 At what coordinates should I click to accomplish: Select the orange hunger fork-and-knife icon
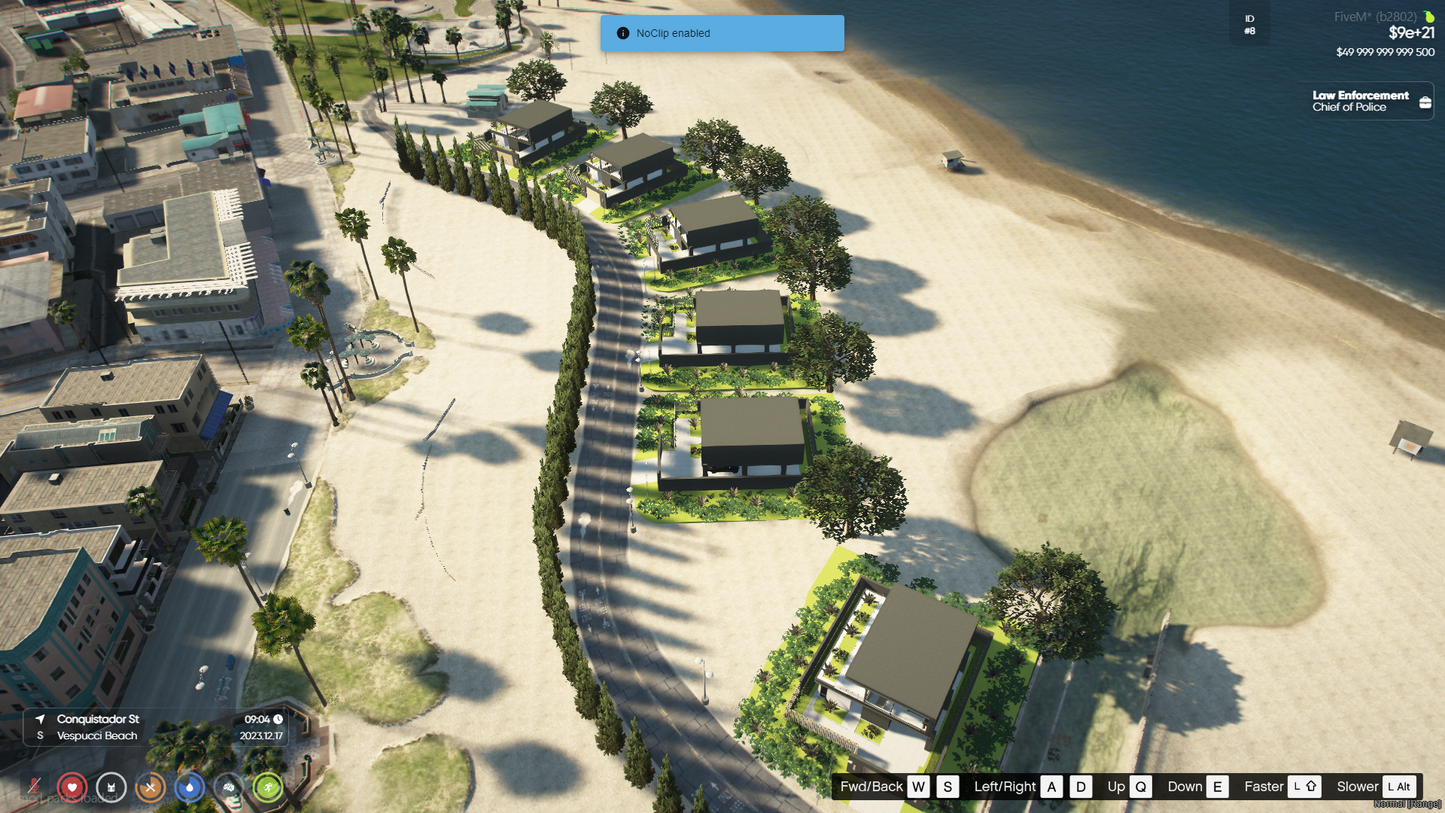150,787
